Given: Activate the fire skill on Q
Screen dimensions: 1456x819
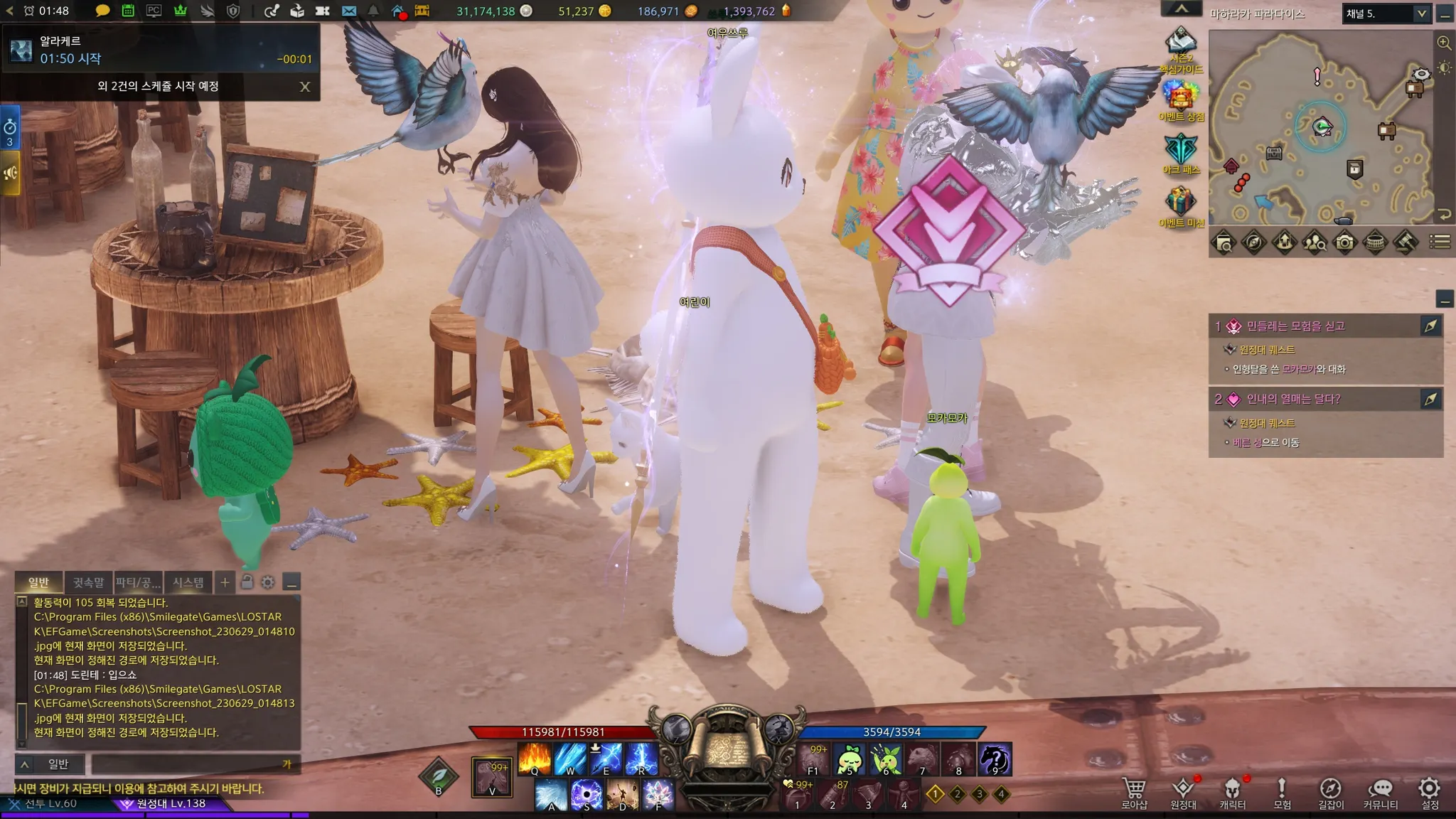Looking at the screenshot, I should 535,759.
